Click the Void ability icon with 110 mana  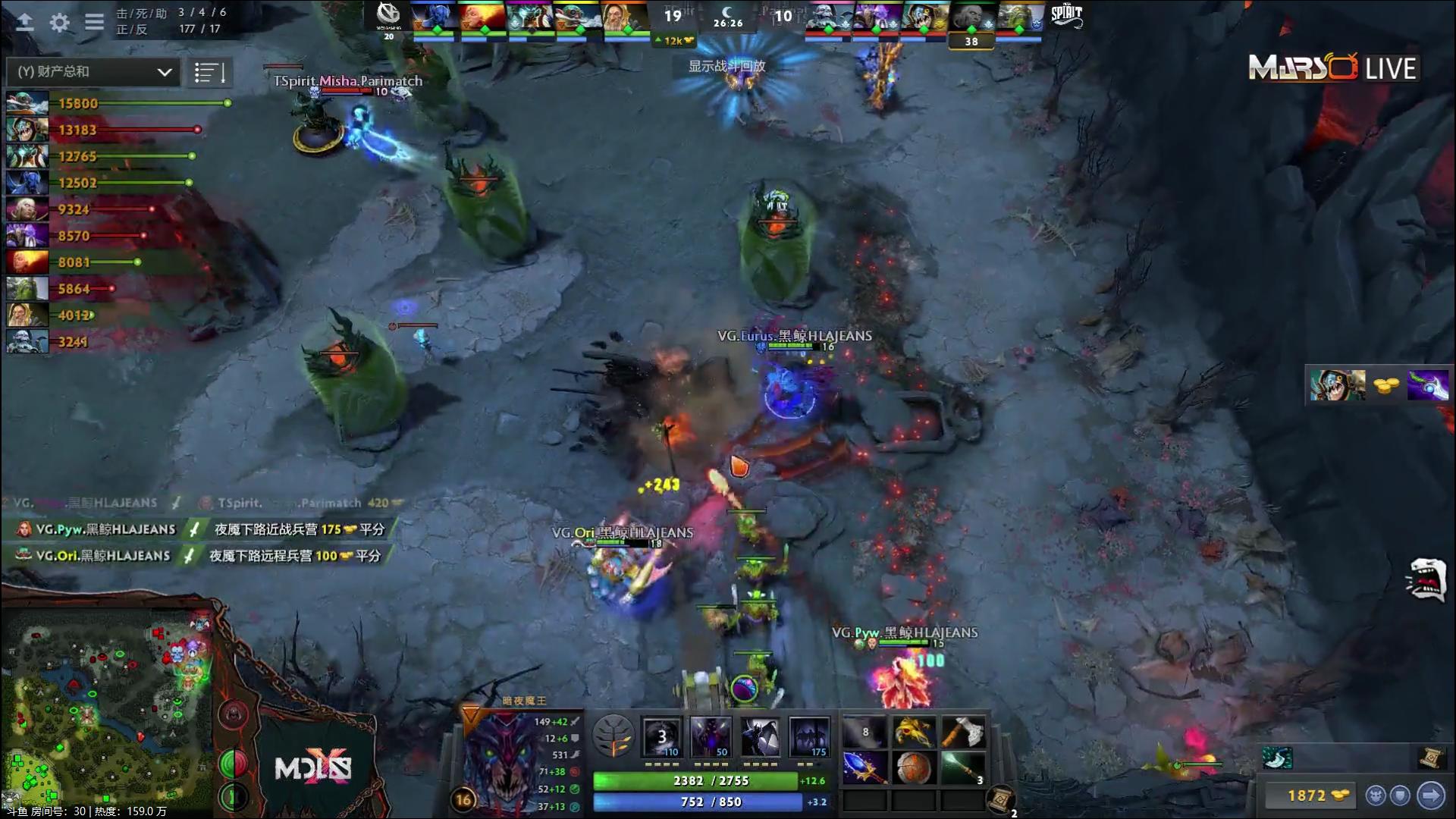tap(661, 736)
